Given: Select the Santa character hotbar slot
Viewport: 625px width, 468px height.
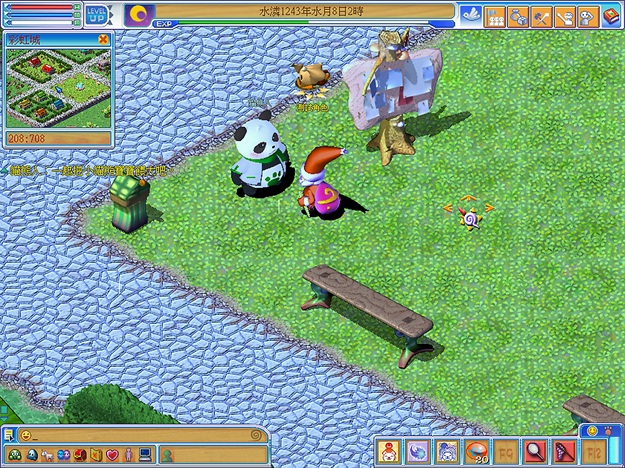Looking at the screenshot, I should 390,450.
